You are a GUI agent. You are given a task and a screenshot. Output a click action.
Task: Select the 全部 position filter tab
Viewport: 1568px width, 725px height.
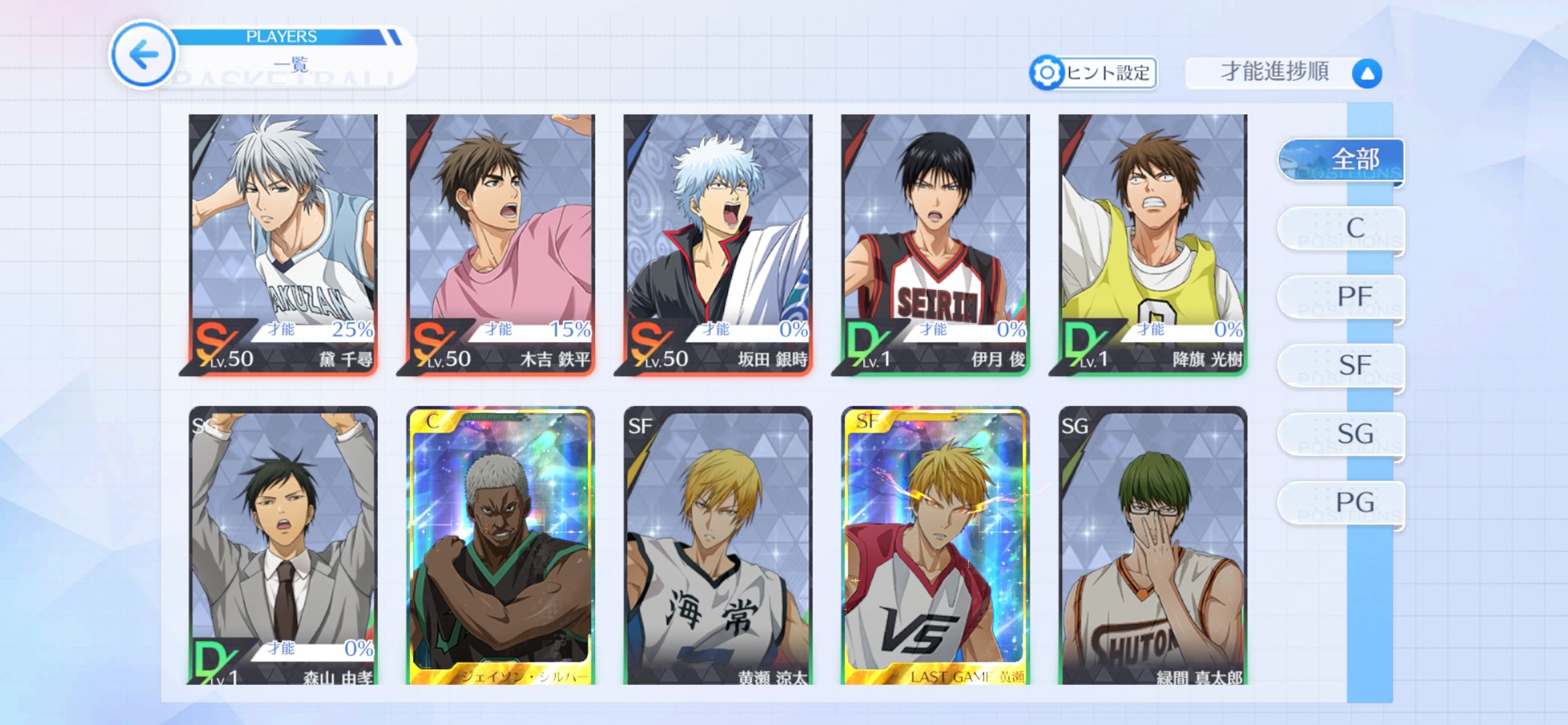[1341, 160]
